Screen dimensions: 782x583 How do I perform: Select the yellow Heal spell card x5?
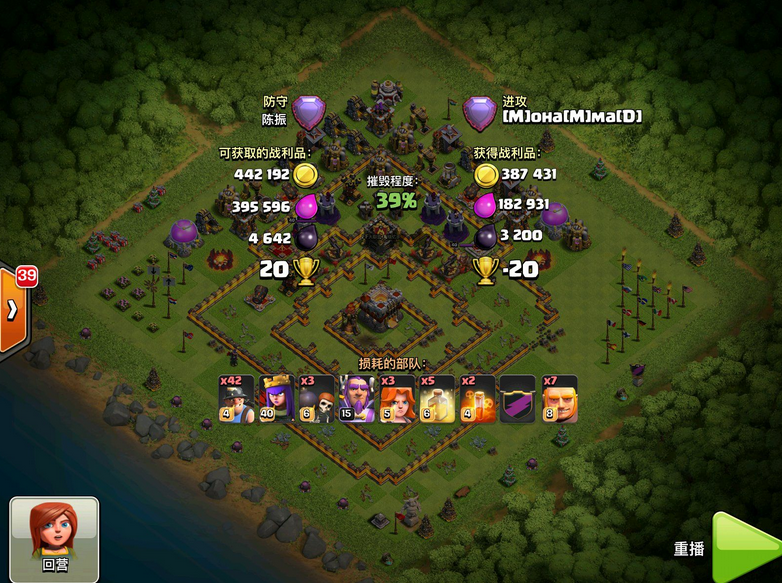[x=437, y=398]
